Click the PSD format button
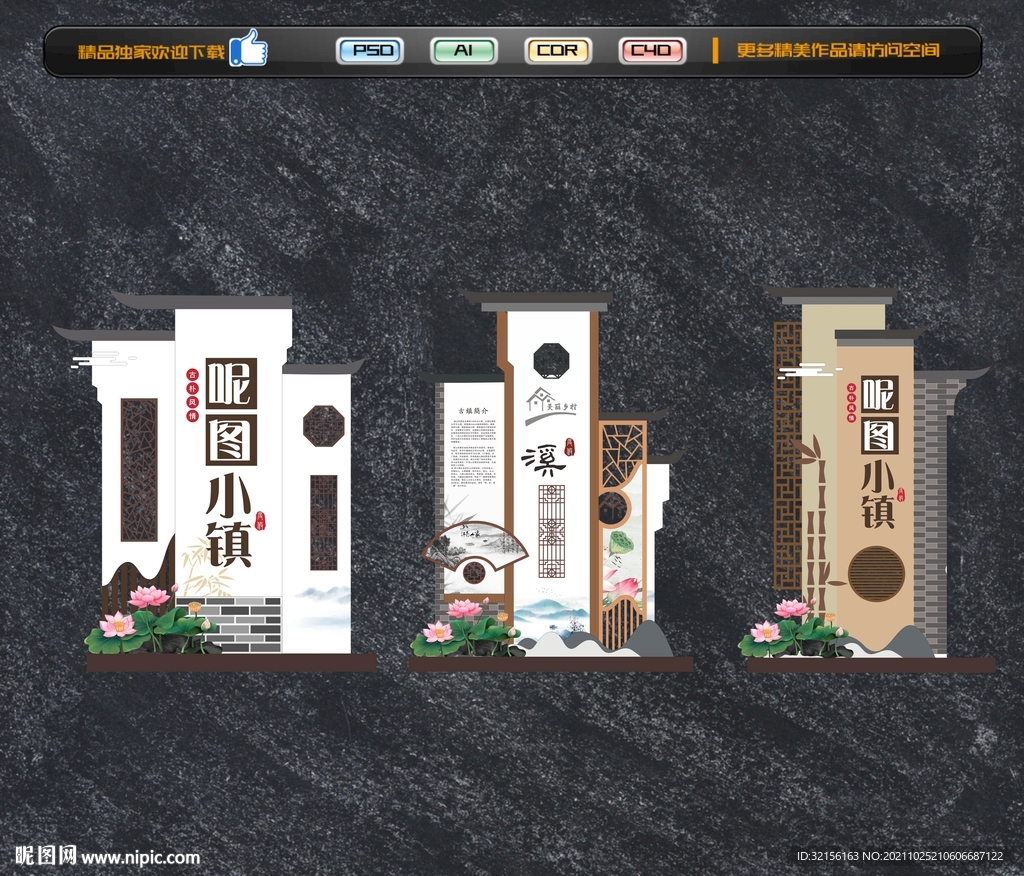The width and height of the screenshot is (1024, 876). pos(370,51)
